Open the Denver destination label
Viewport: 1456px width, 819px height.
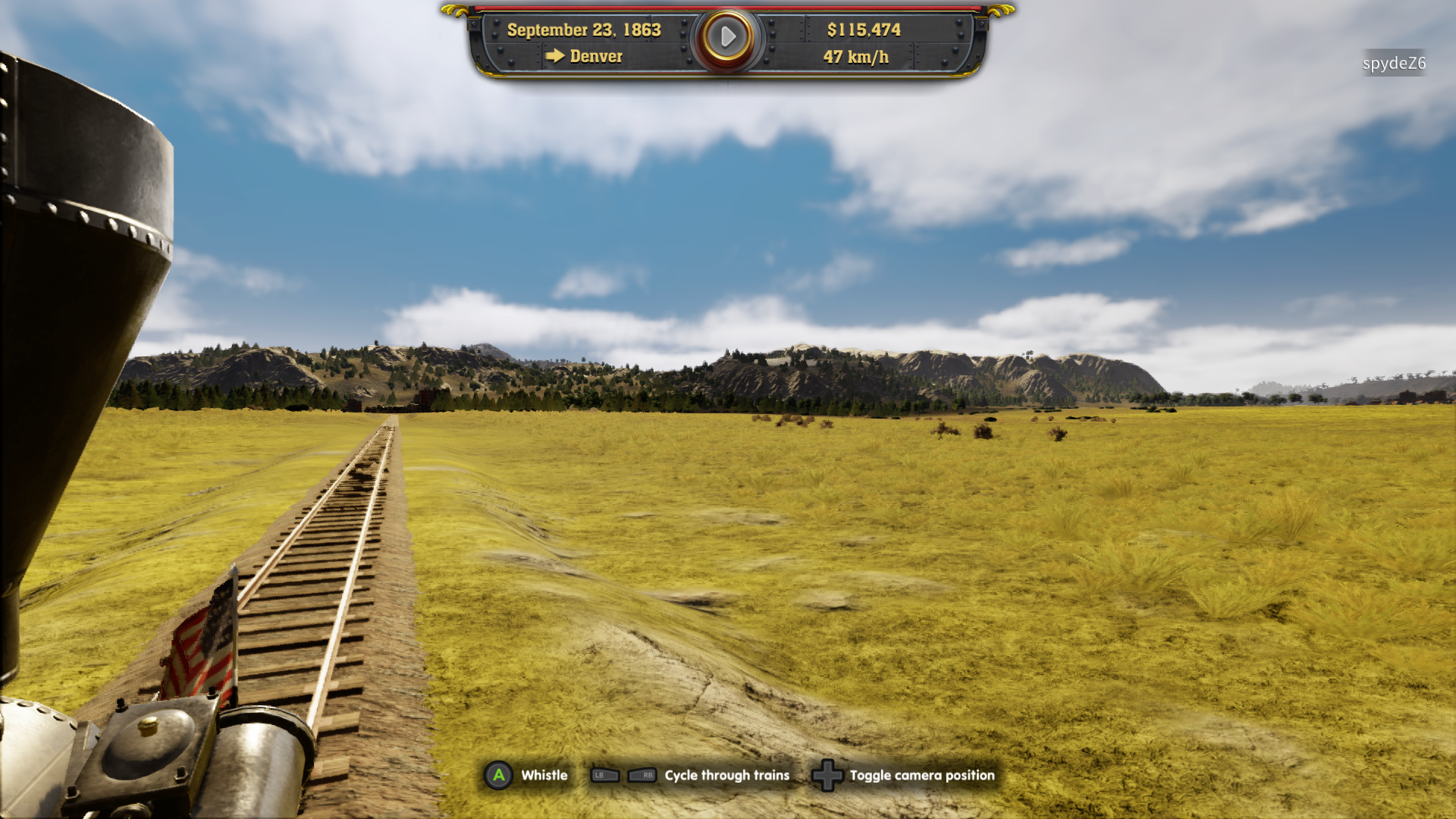596,55
